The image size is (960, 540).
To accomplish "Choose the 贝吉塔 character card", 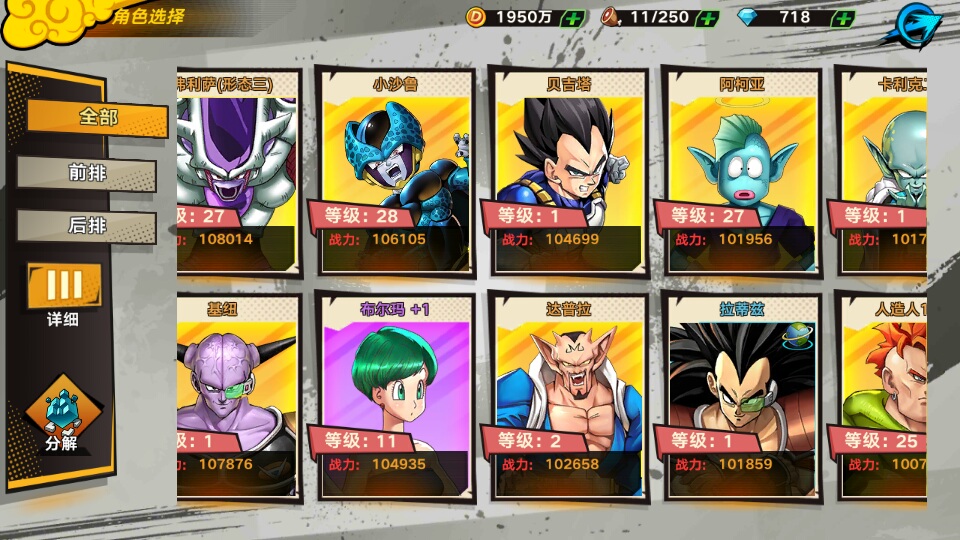I will click(x=568, y=172).
